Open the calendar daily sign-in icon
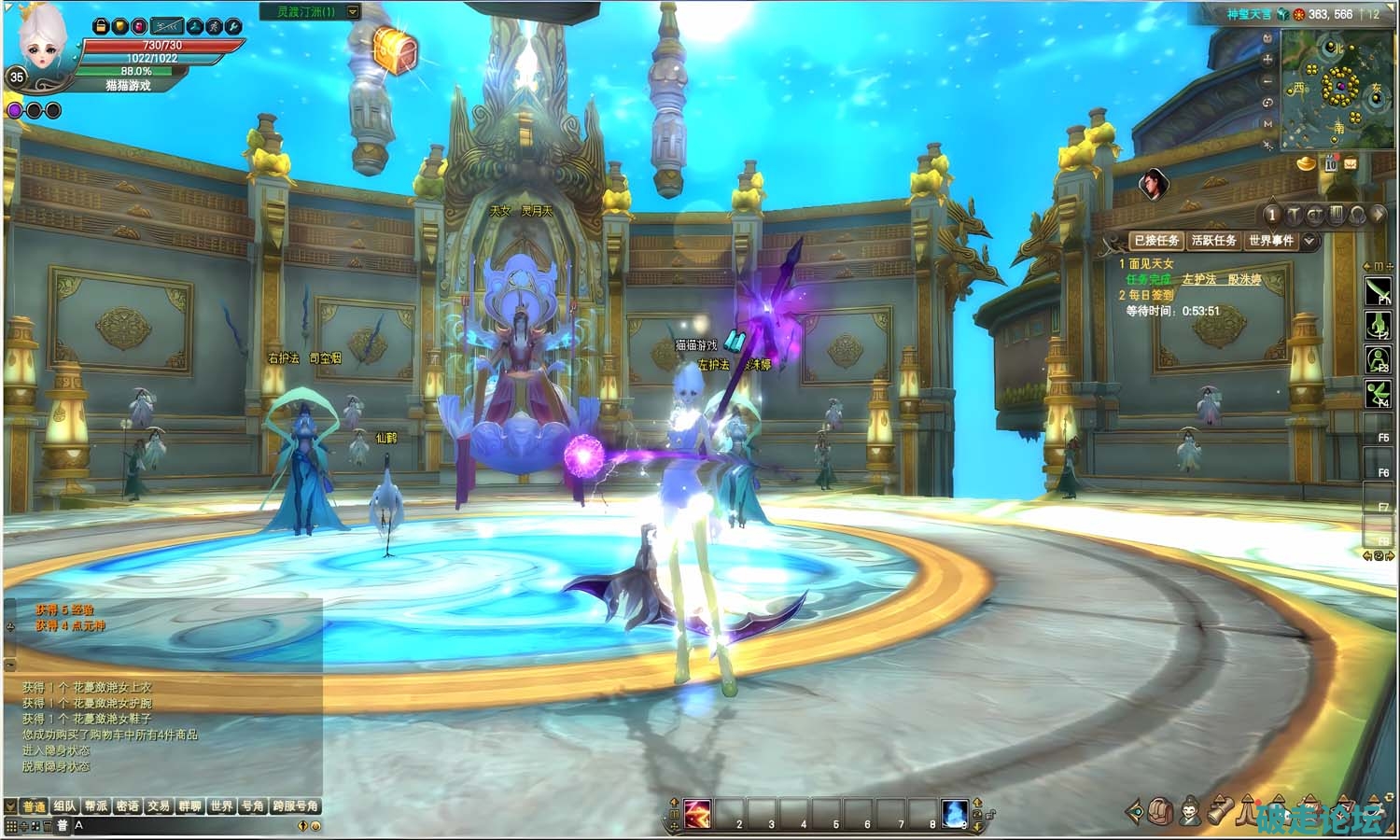 [1330, 164]
